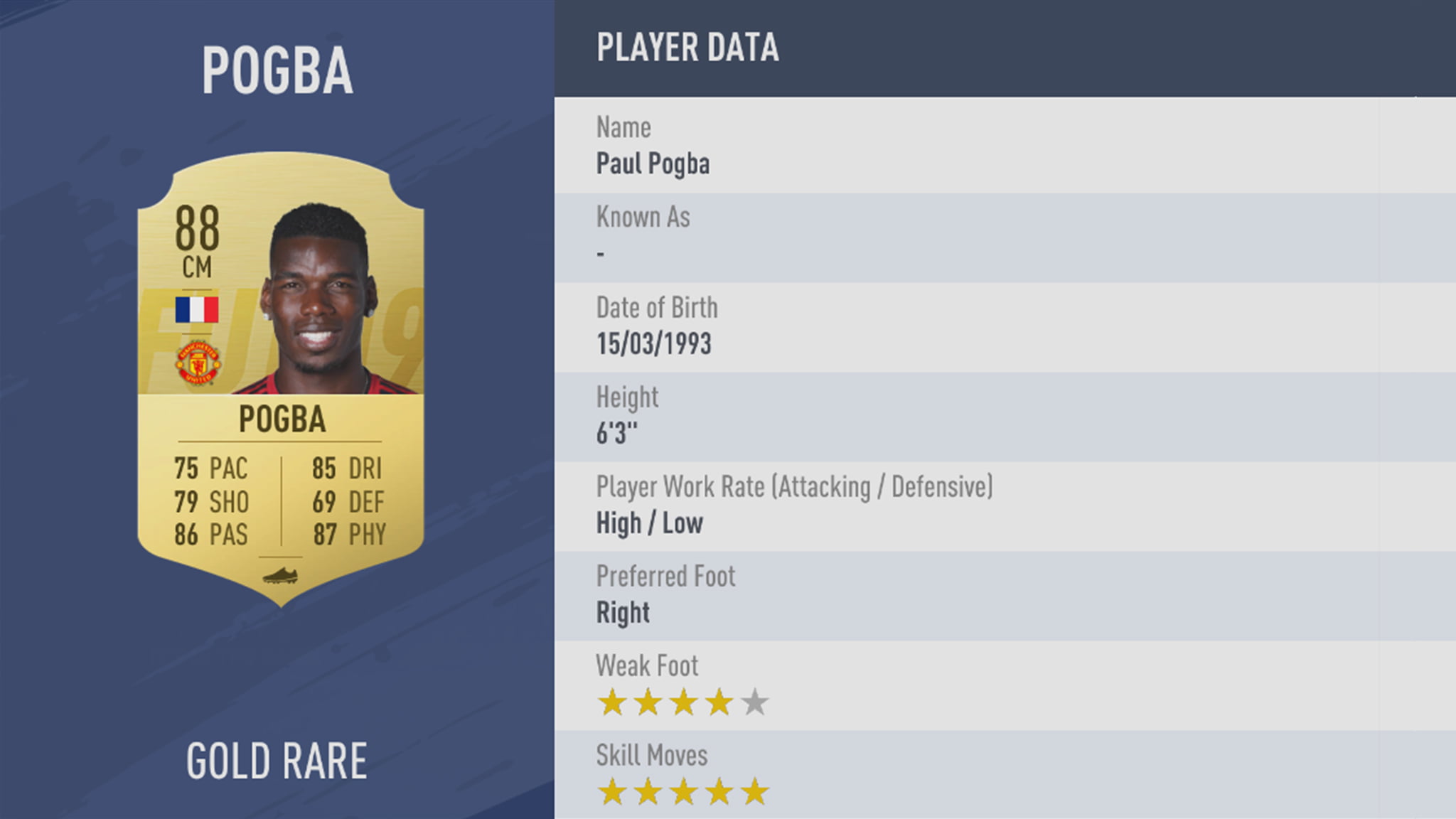The width and height of the screenshot is (1456, 819).
Task: Click the fourth Weak Foot star
Action: coord(719,701)
